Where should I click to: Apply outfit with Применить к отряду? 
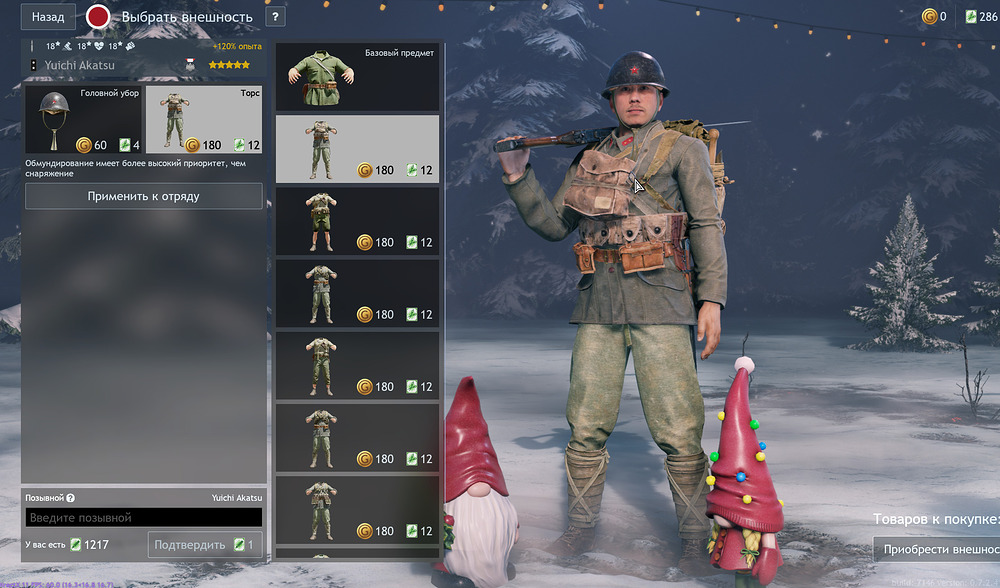point(144,196)
